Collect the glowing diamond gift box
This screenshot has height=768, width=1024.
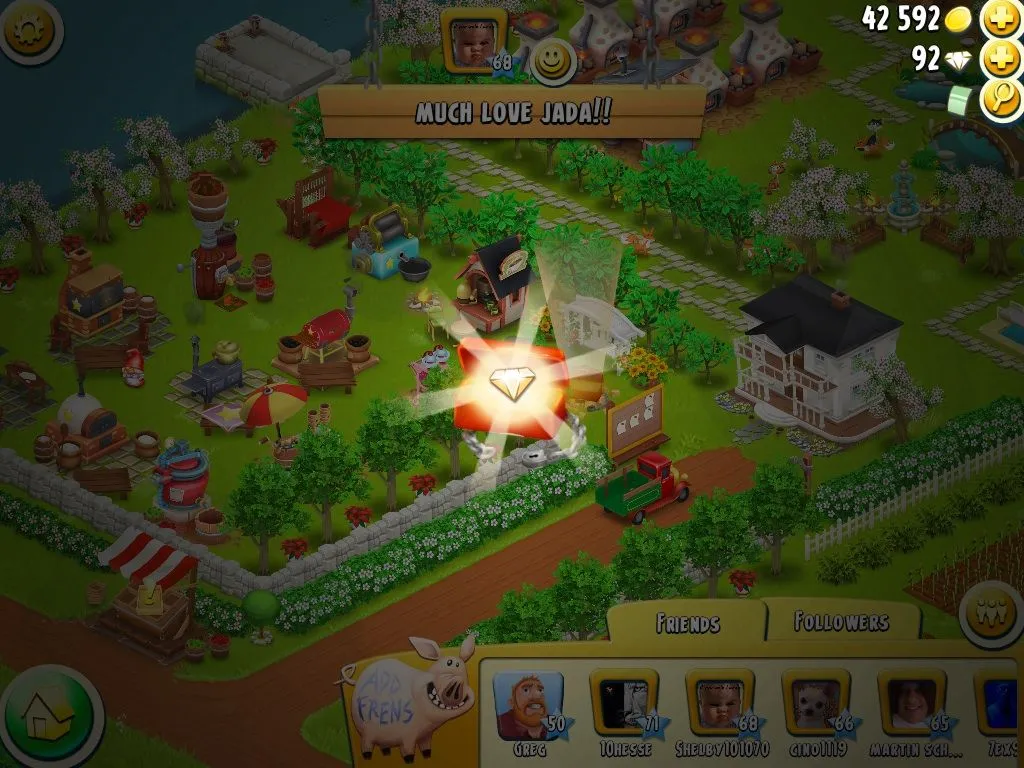[511, 387]
